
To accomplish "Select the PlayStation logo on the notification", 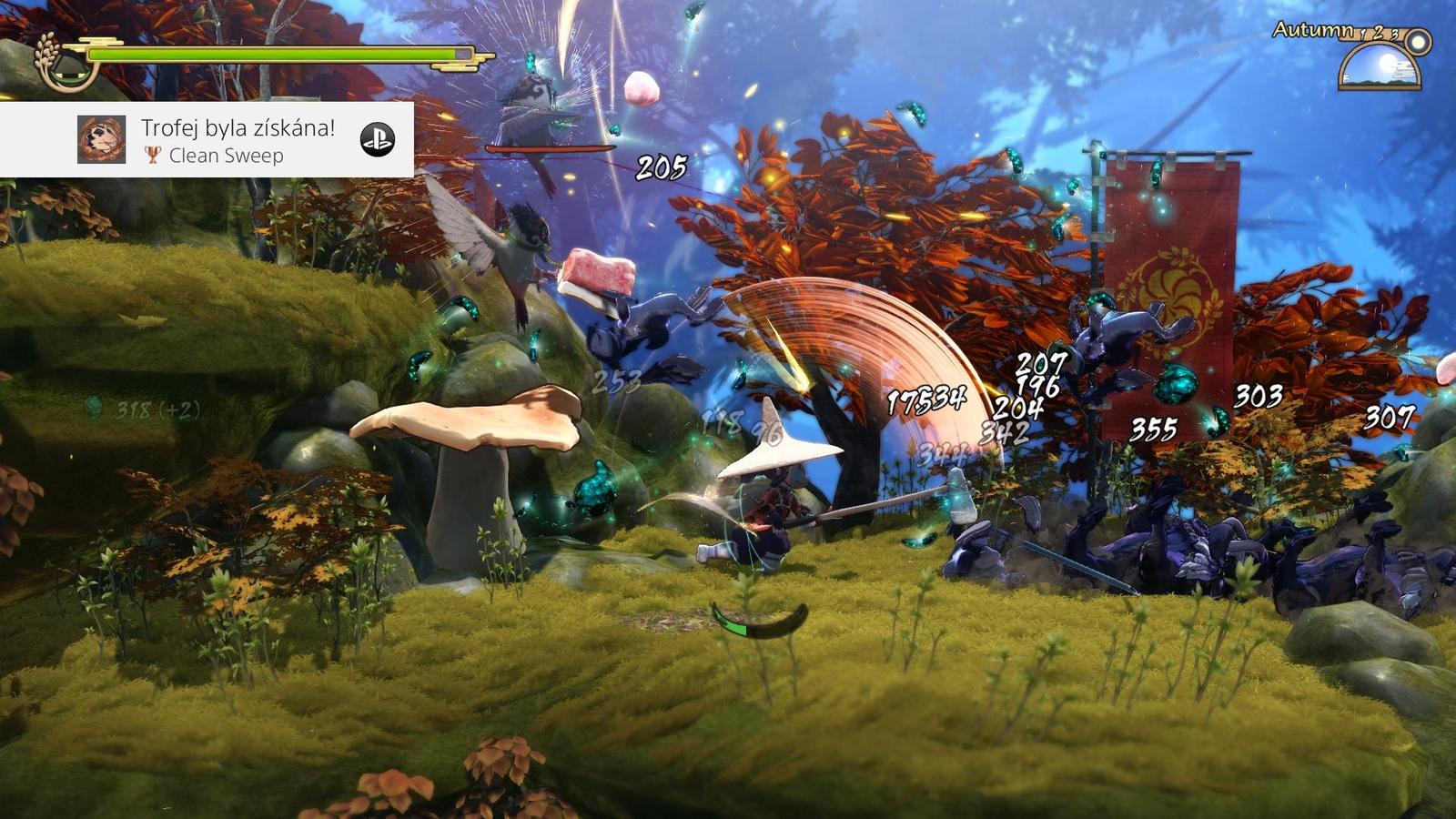I will coord(378,139).
